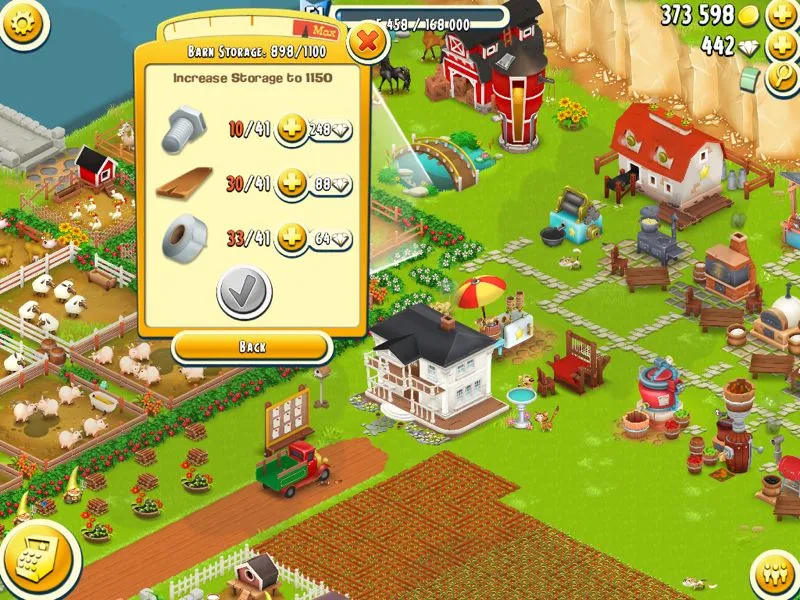Add more coins with the plus button

781,15
